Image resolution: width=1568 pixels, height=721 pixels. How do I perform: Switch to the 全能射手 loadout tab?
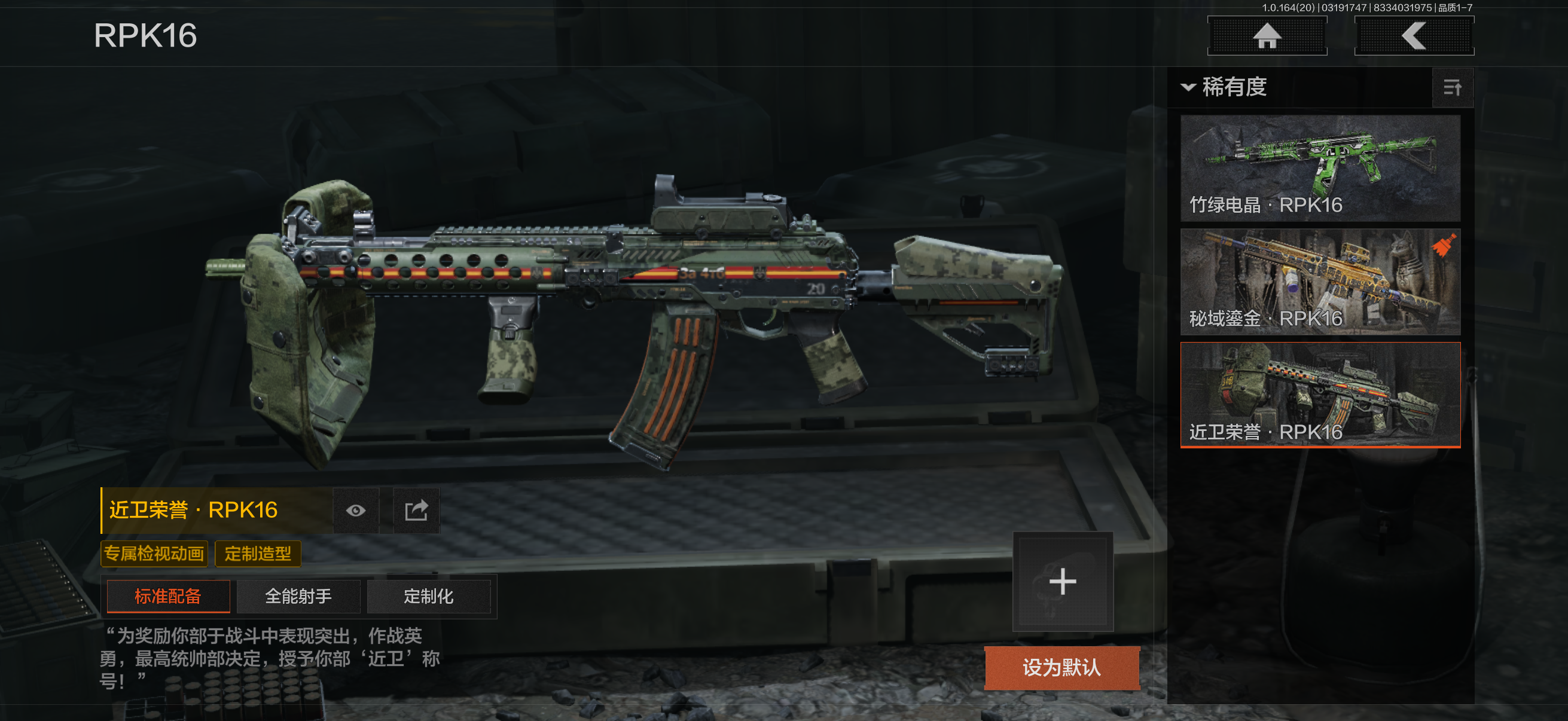coord(298,596)
